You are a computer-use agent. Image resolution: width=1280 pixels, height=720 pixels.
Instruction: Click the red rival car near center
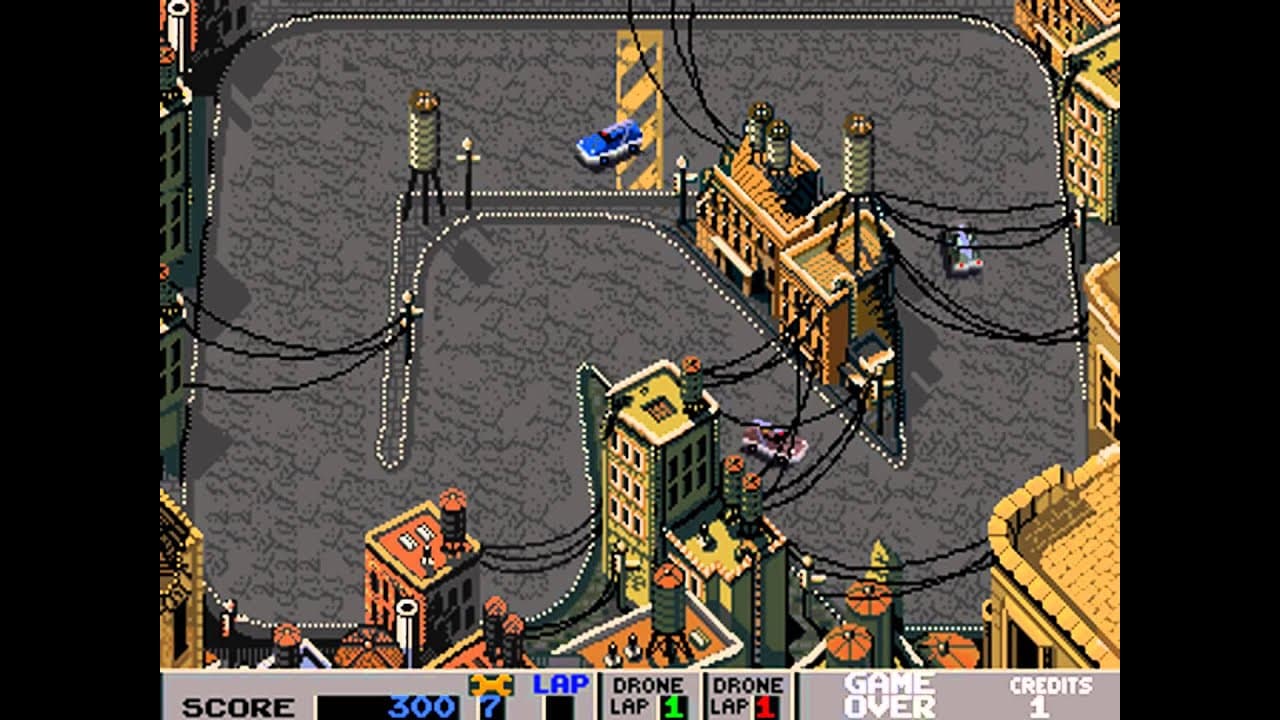point(768,442)
